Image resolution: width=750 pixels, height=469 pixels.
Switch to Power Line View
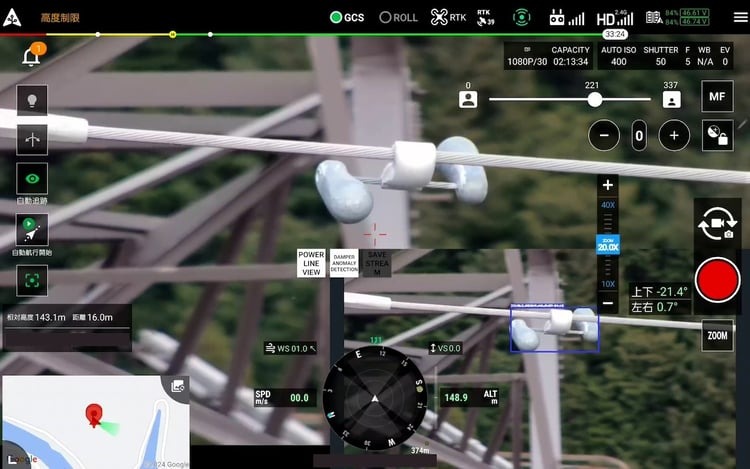311,263
